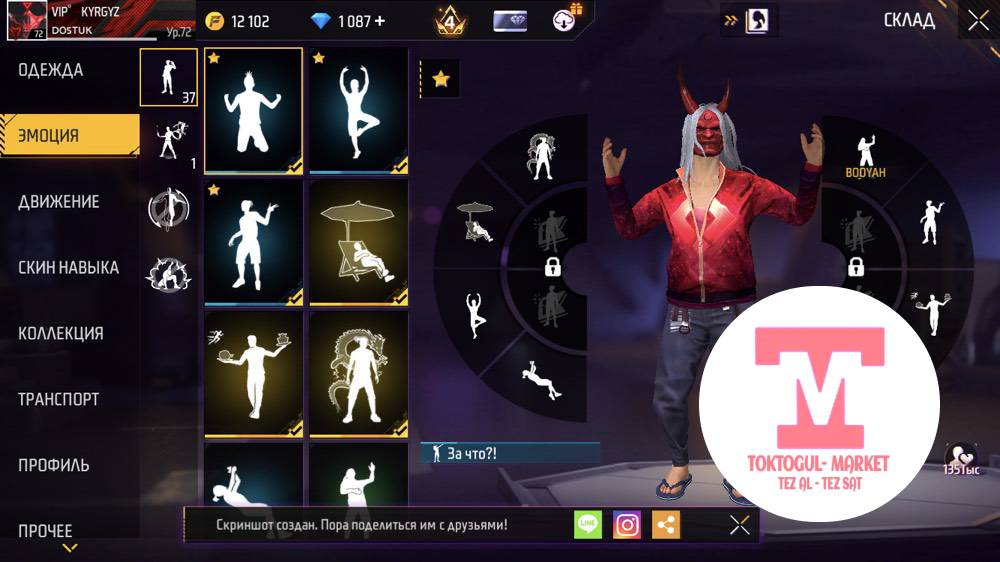This screenshot has width=1000, height=562.
Task: Select the ЭМОЦИЯ emote category
Action: pos(49,135)
